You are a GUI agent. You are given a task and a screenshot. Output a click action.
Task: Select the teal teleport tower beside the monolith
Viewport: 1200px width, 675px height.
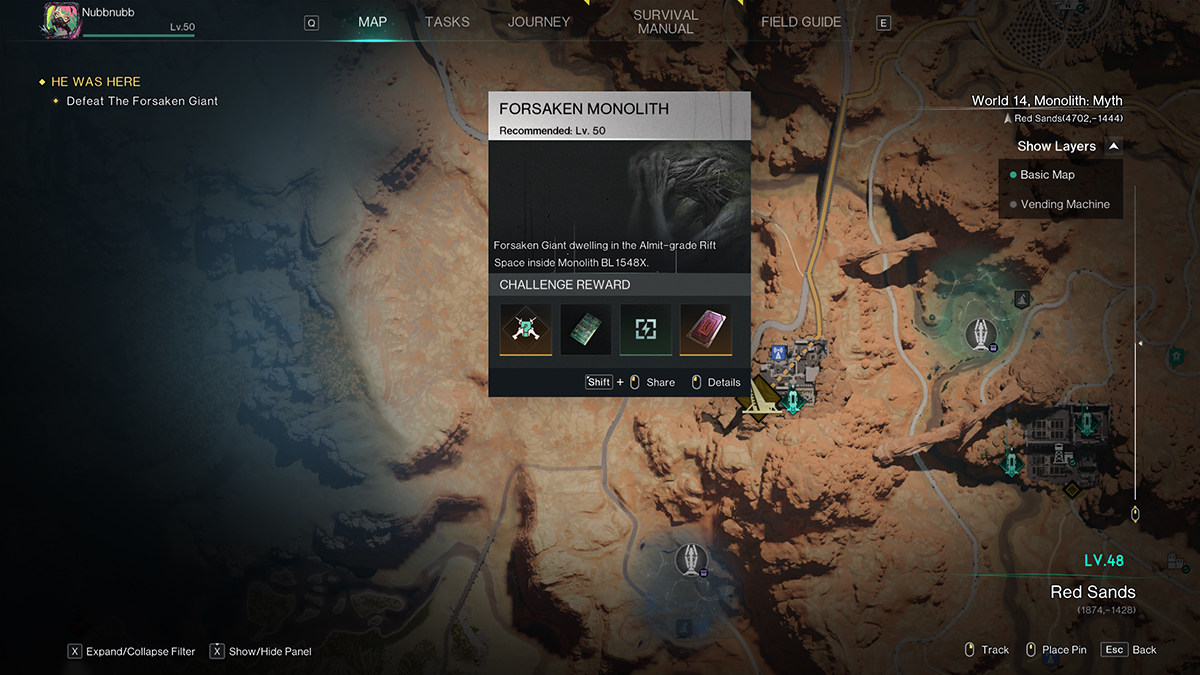click(794, 401)
